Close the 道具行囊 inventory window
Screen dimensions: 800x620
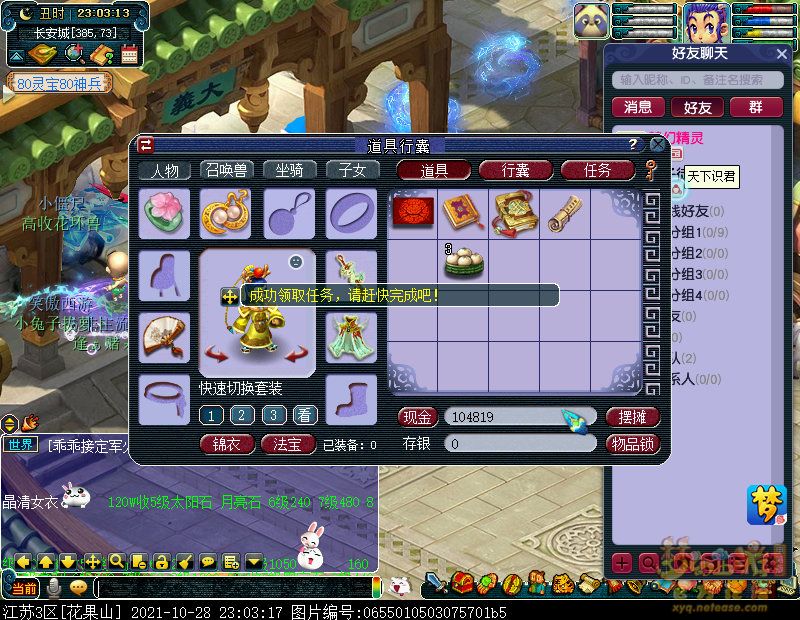tap(653, 145)
